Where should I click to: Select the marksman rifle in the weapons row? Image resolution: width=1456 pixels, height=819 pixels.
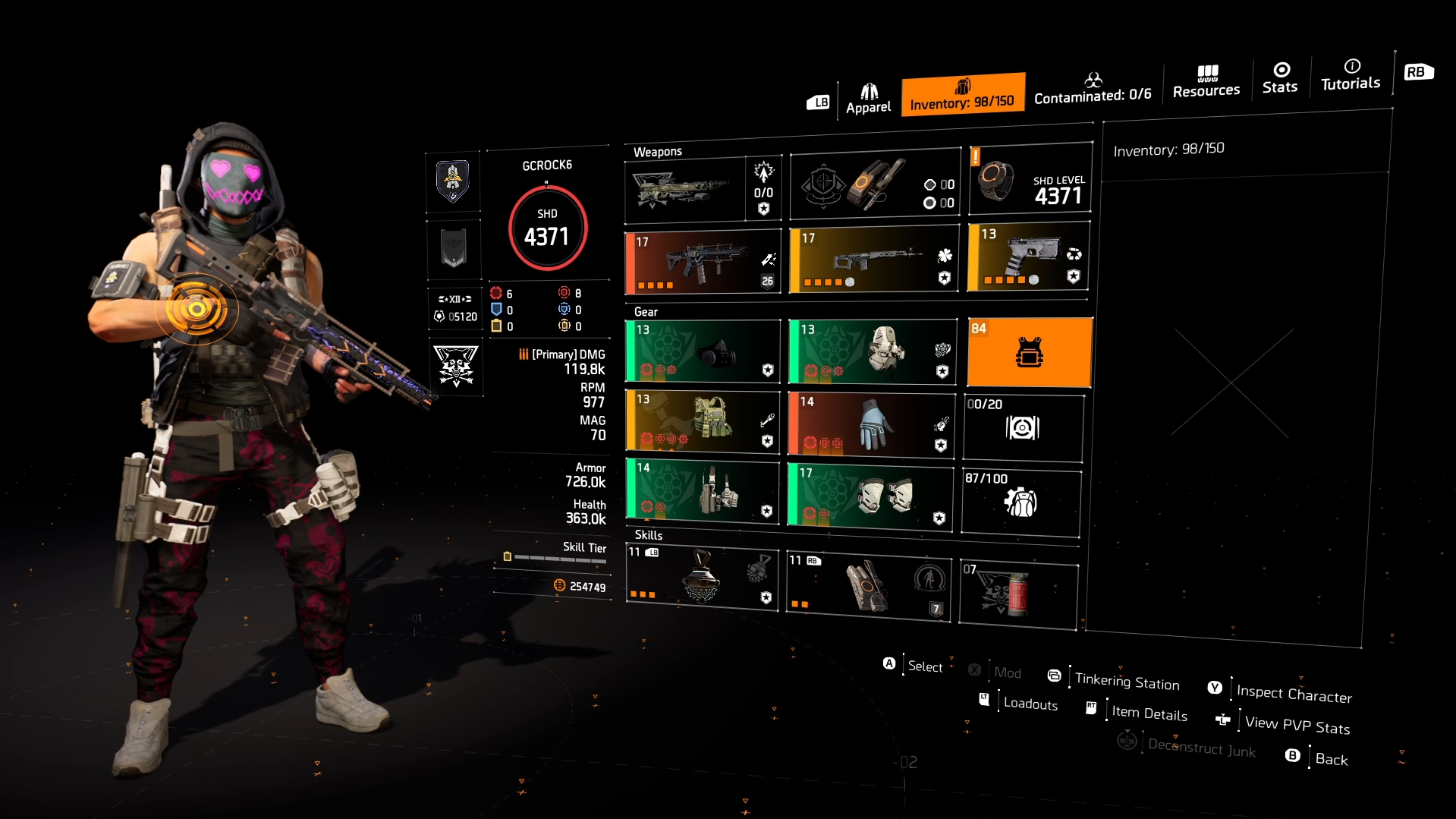click(x=873, y=258)
